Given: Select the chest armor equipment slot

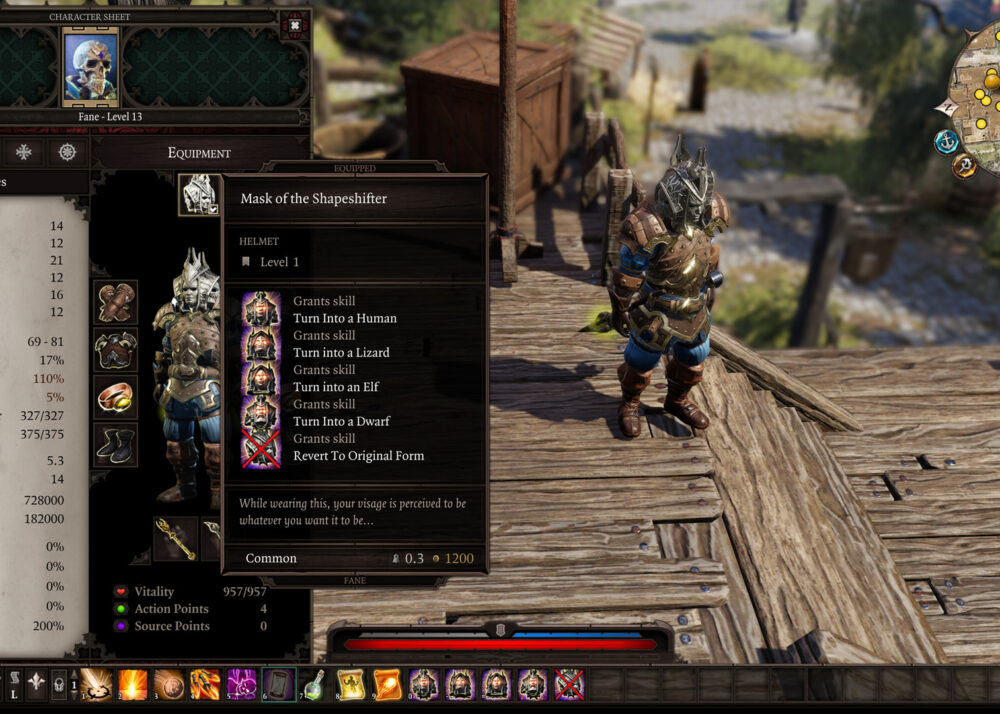Looking at the screenshot, I should pyautogui.click(x=116, y=351).
